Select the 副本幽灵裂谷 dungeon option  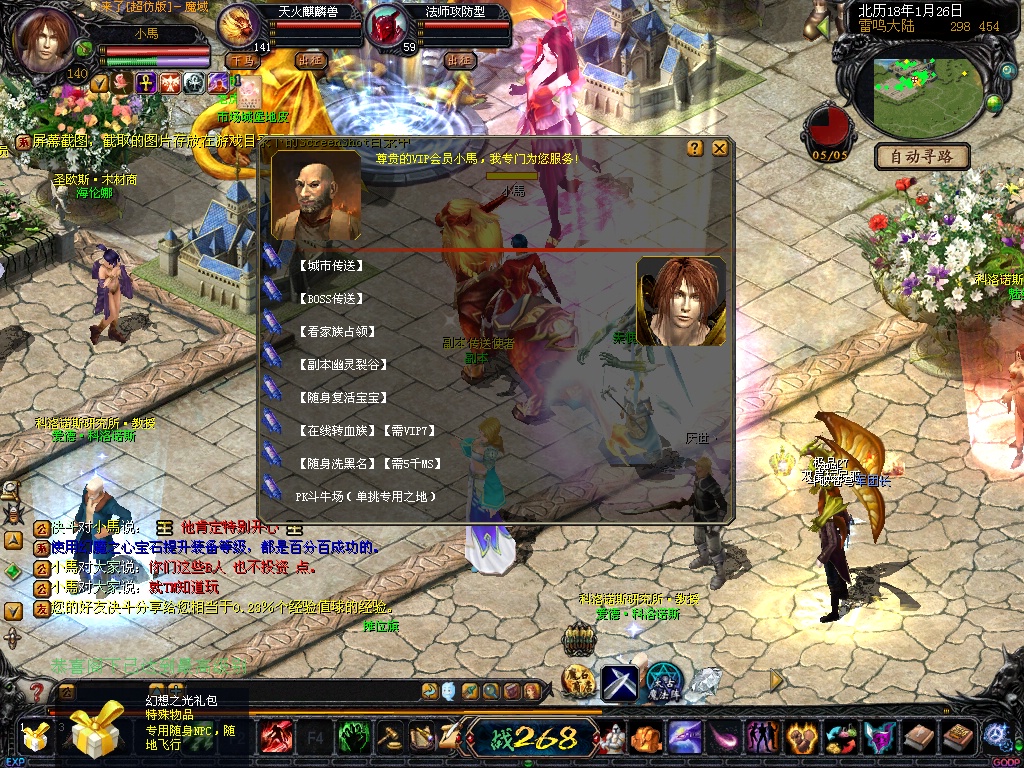pyautogui.click(x=342, y=365)
